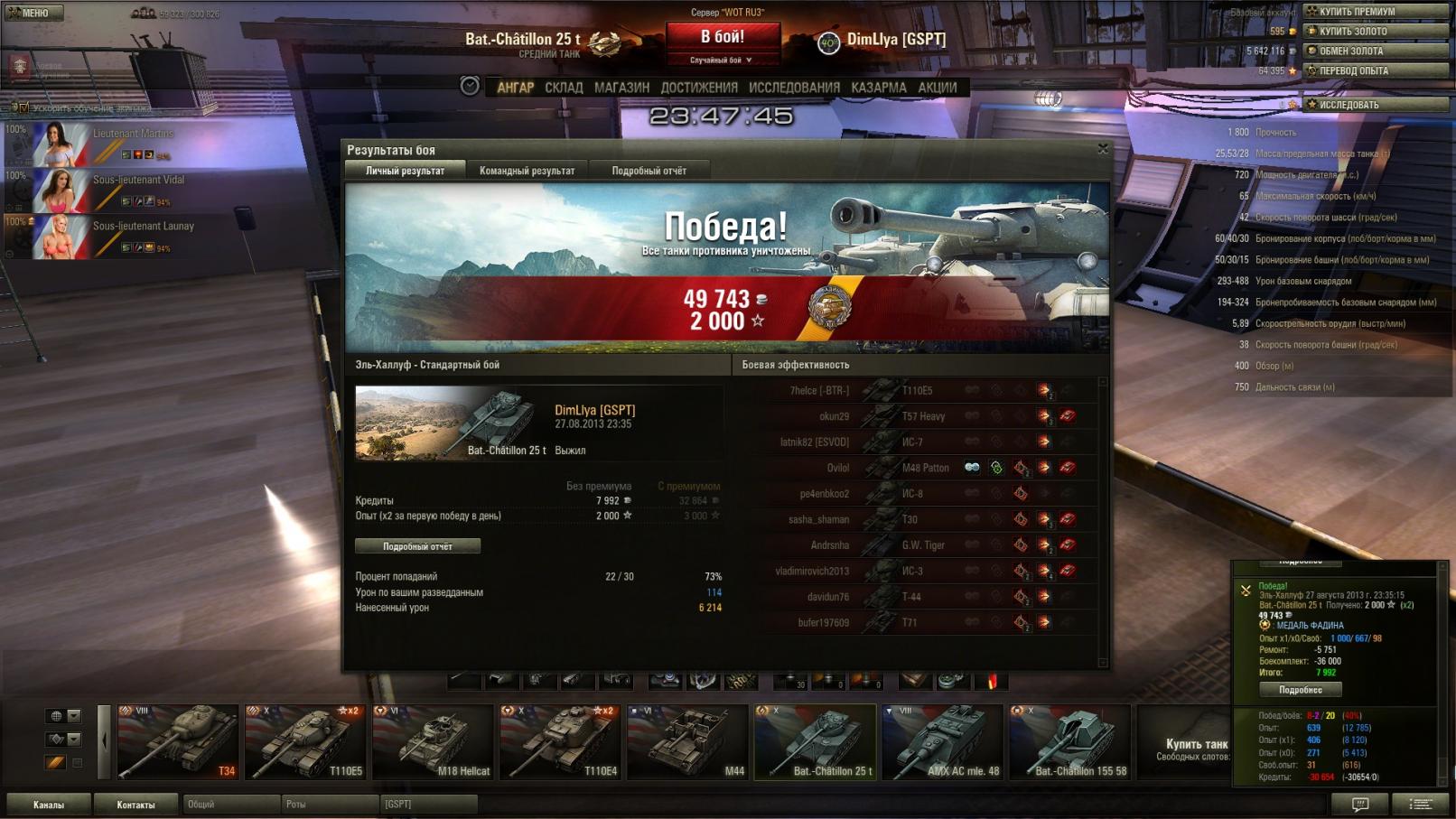
Task: Click the Подробный отчёт button under credits
Action: pyautogui.click(x=417, y=546)
